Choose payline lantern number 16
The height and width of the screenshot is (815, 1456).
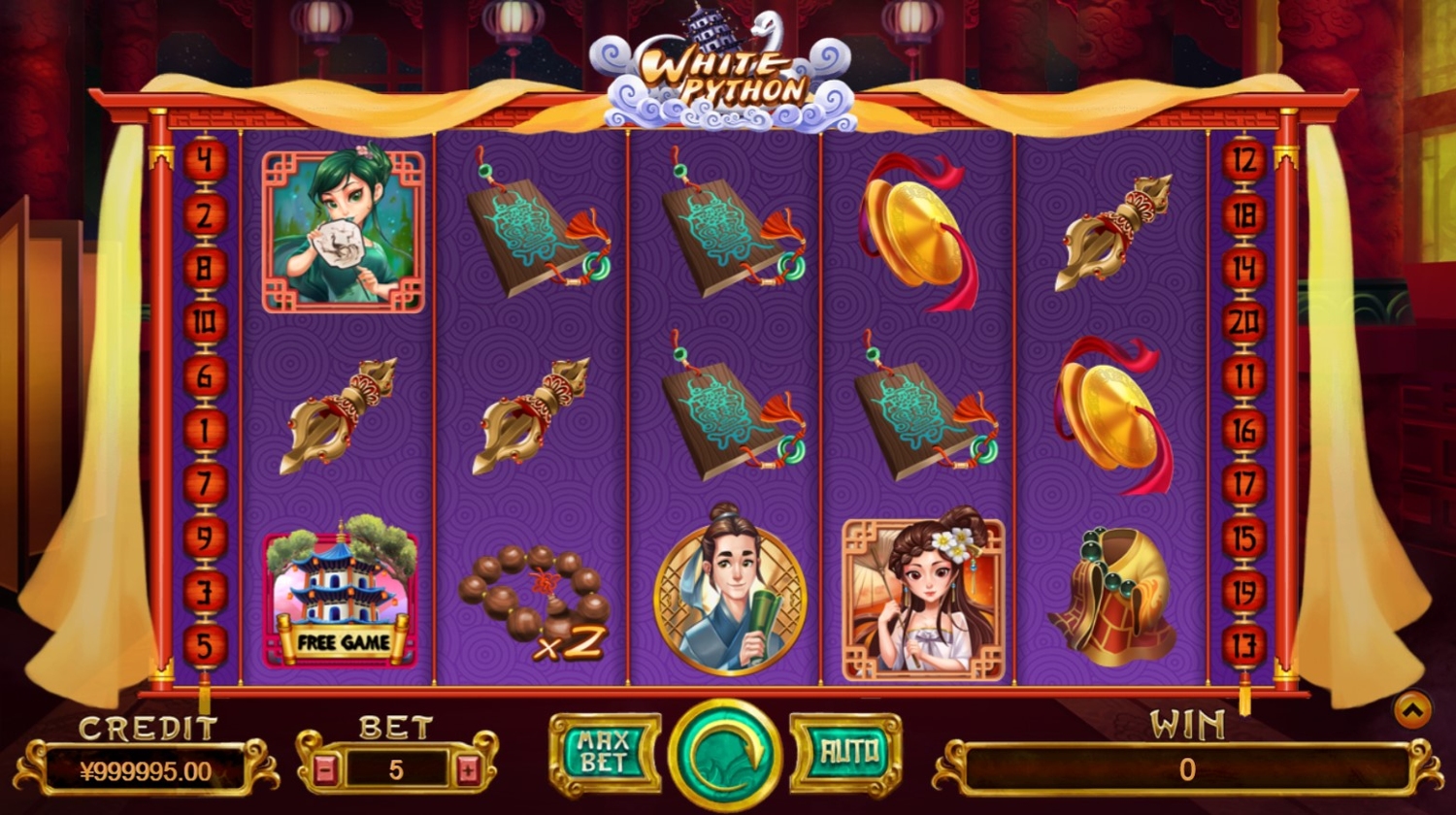click(1244, 431)
